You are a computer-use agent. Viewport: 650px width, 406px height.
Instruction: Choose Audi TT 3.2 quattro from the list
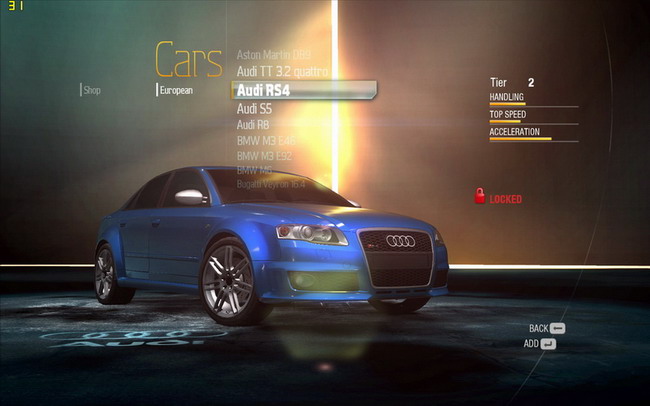point(281,71)
